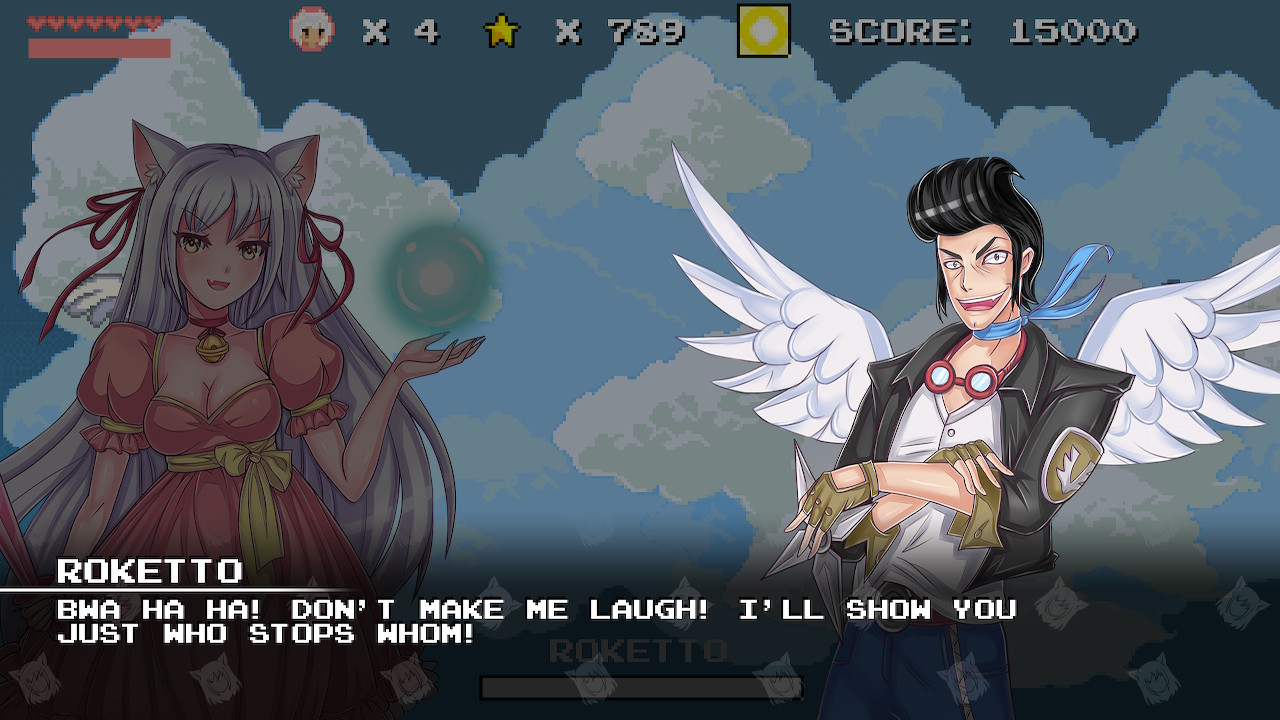
Task: Click the x4 lives count to expand details
Action: click(x=400, y=30)
